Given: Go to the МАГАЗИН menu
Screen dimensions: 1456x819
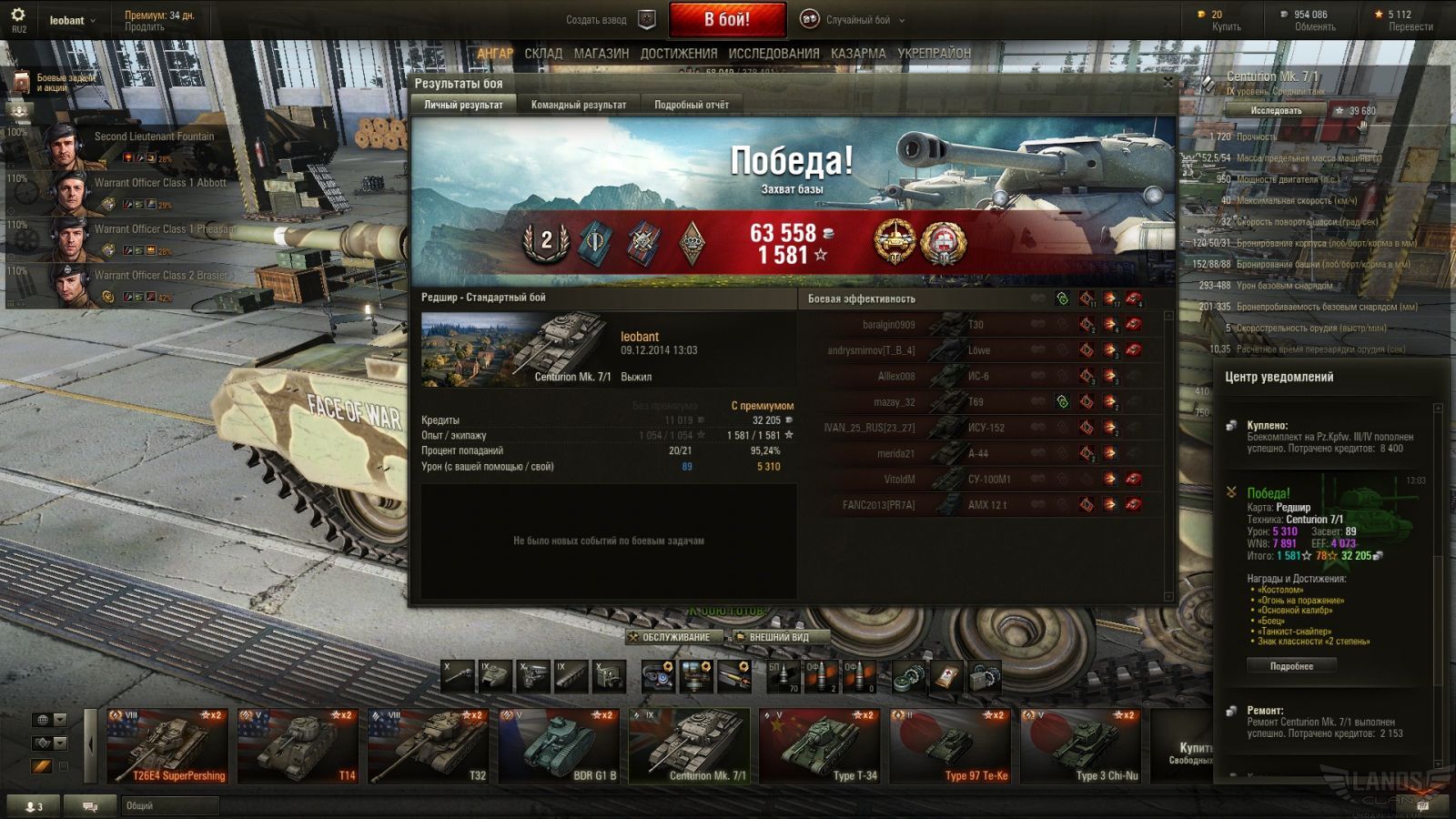Looking at the screenshot, I should coord(602,54).
